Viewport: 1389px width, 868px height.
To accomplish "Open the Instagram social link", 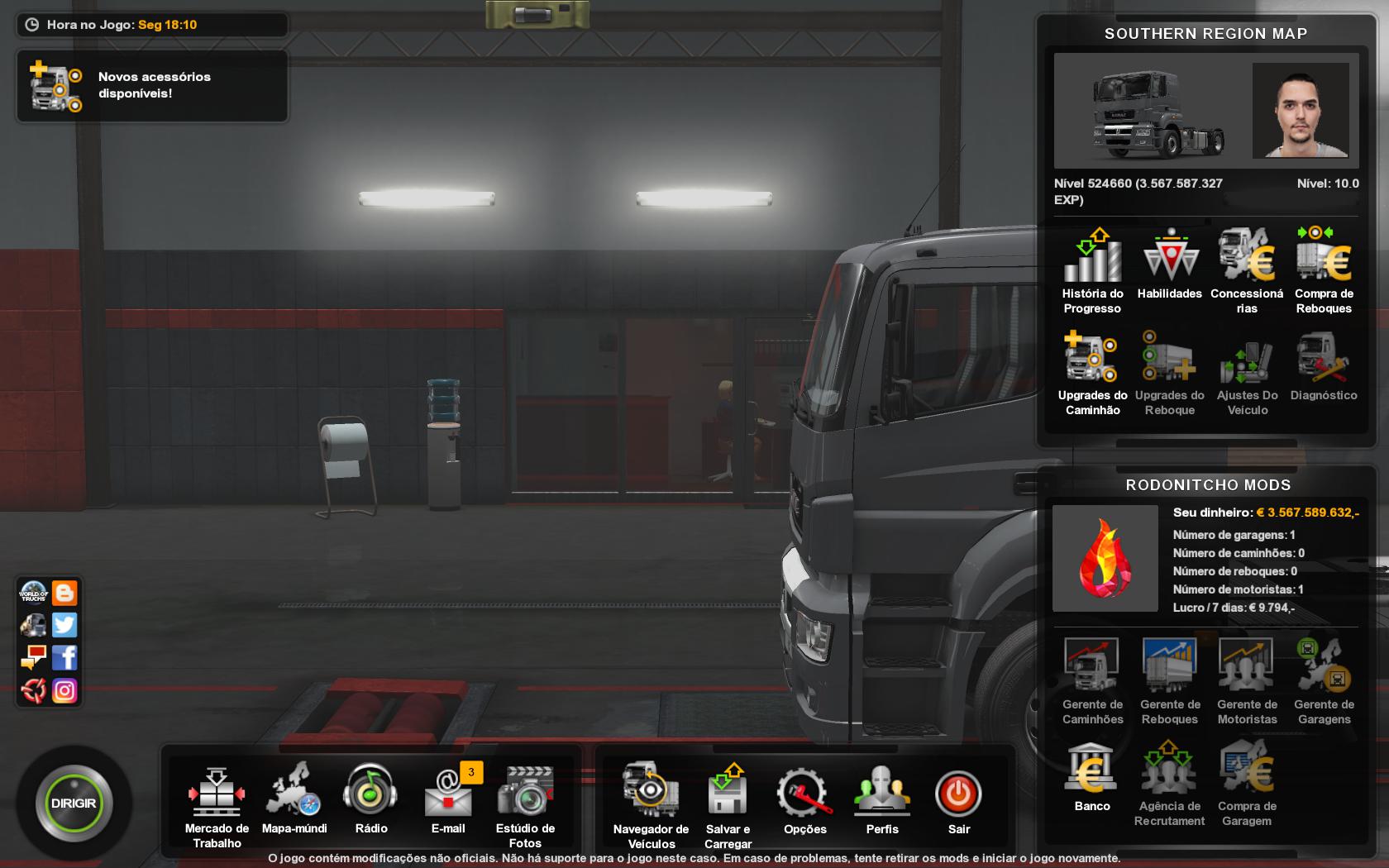I will tap(64, 690).
